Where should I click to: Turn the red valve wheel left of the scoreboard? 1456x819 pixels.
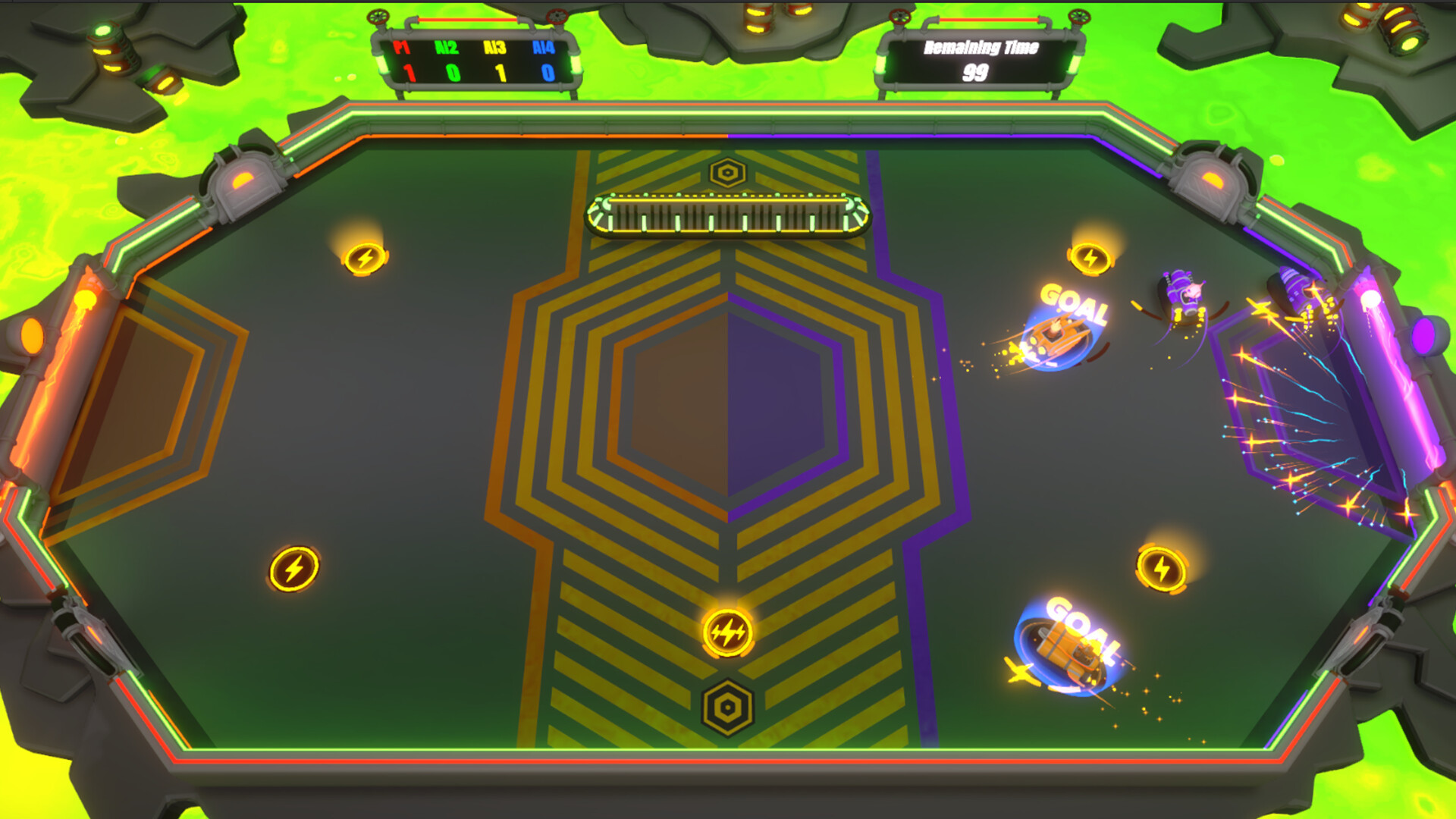[x=378, y=15]
